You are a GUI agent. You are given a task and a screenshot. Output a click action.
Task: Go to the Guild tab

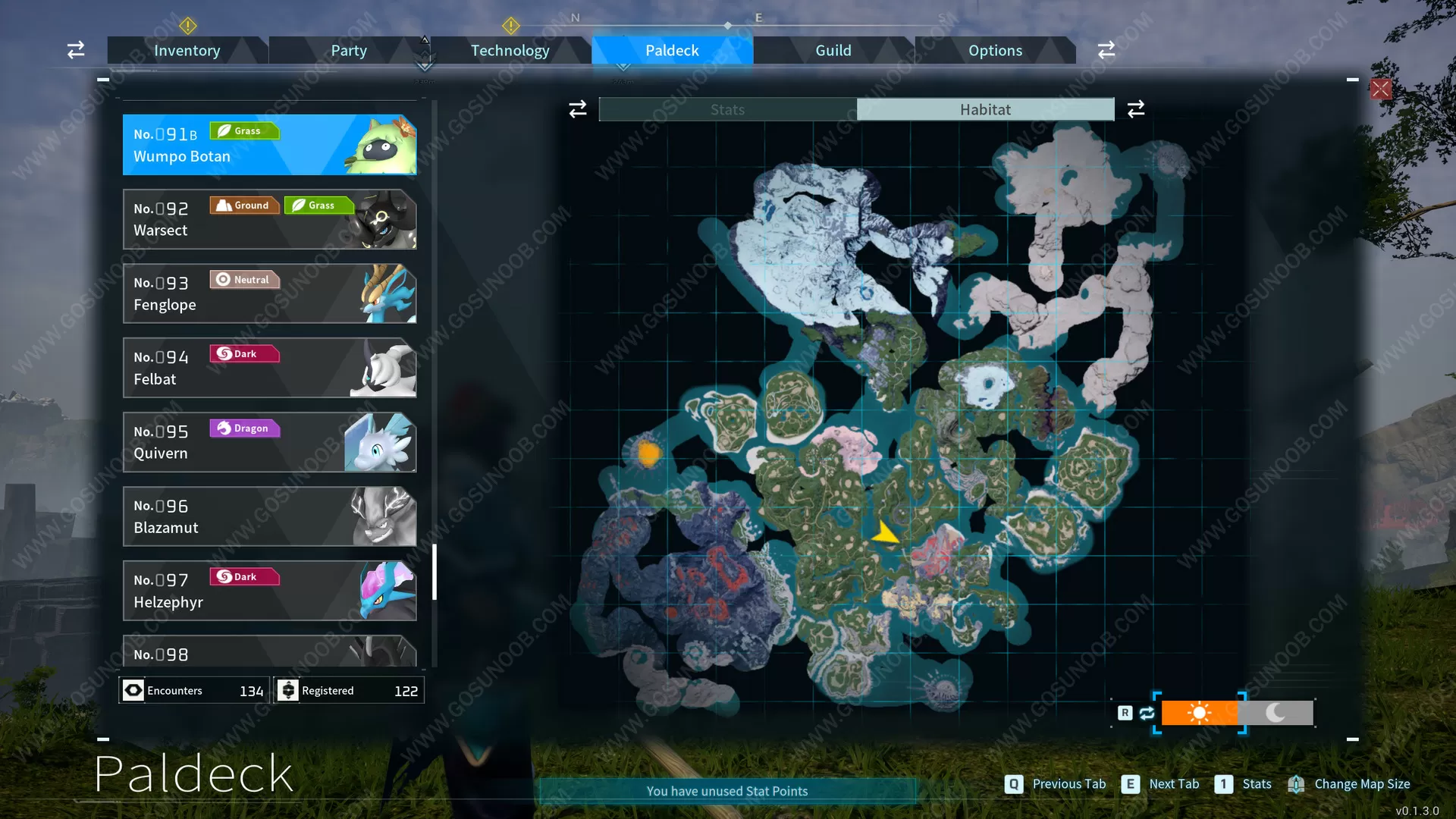[833, 51]
